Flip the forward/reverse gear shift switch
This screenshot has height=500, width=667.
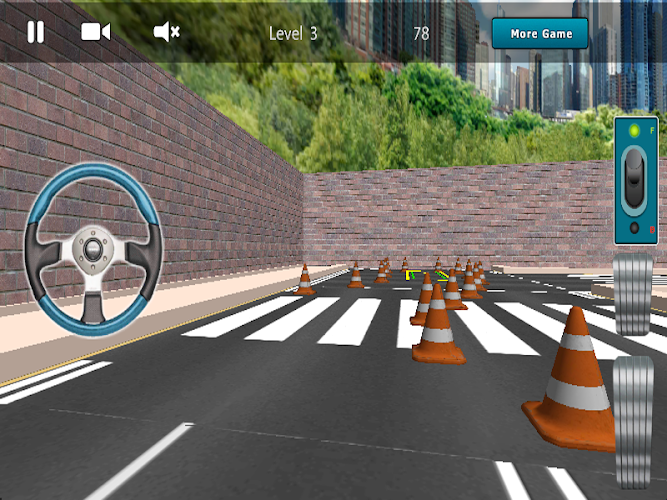pos(635,181)
